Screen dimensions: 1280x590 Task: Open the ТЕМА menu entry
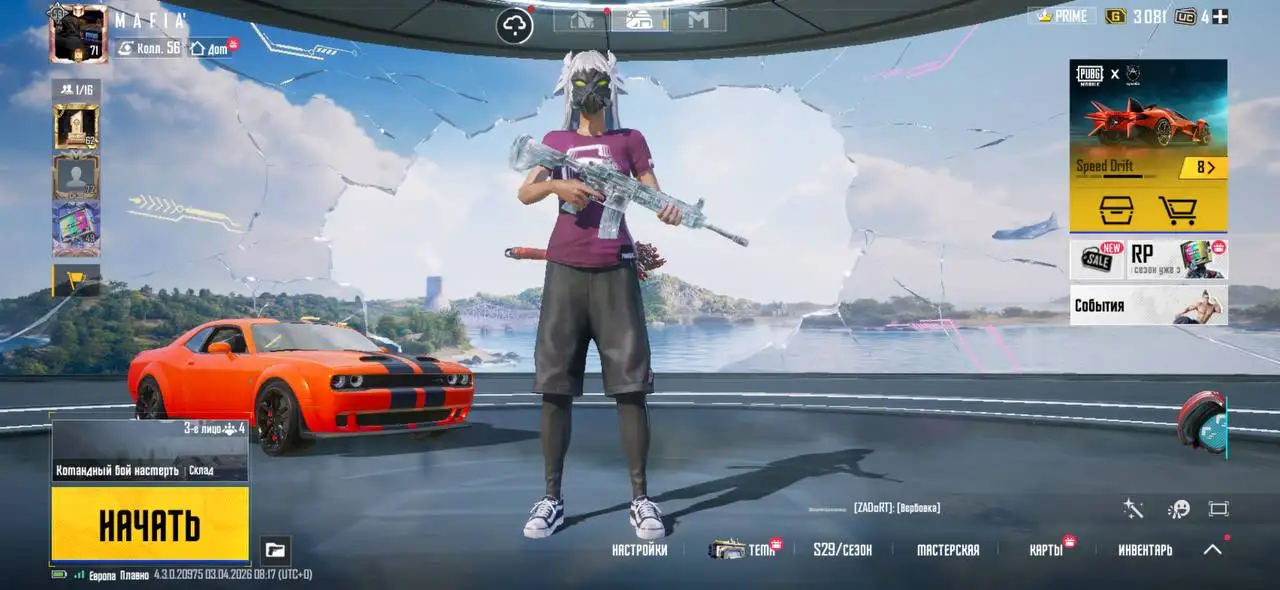click(743, 550)
